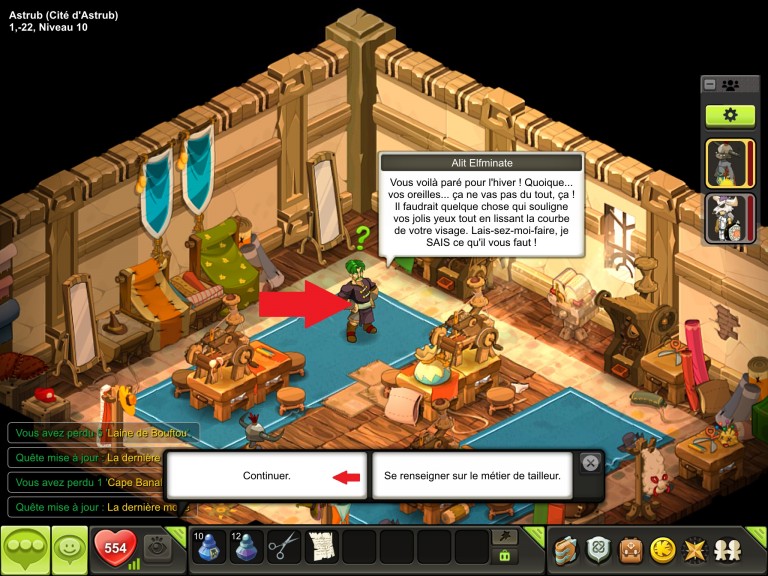This screenshot has width=768, height=576.
Task: Use the stack of 10 blue potions
Action: (x=208, y=547)
